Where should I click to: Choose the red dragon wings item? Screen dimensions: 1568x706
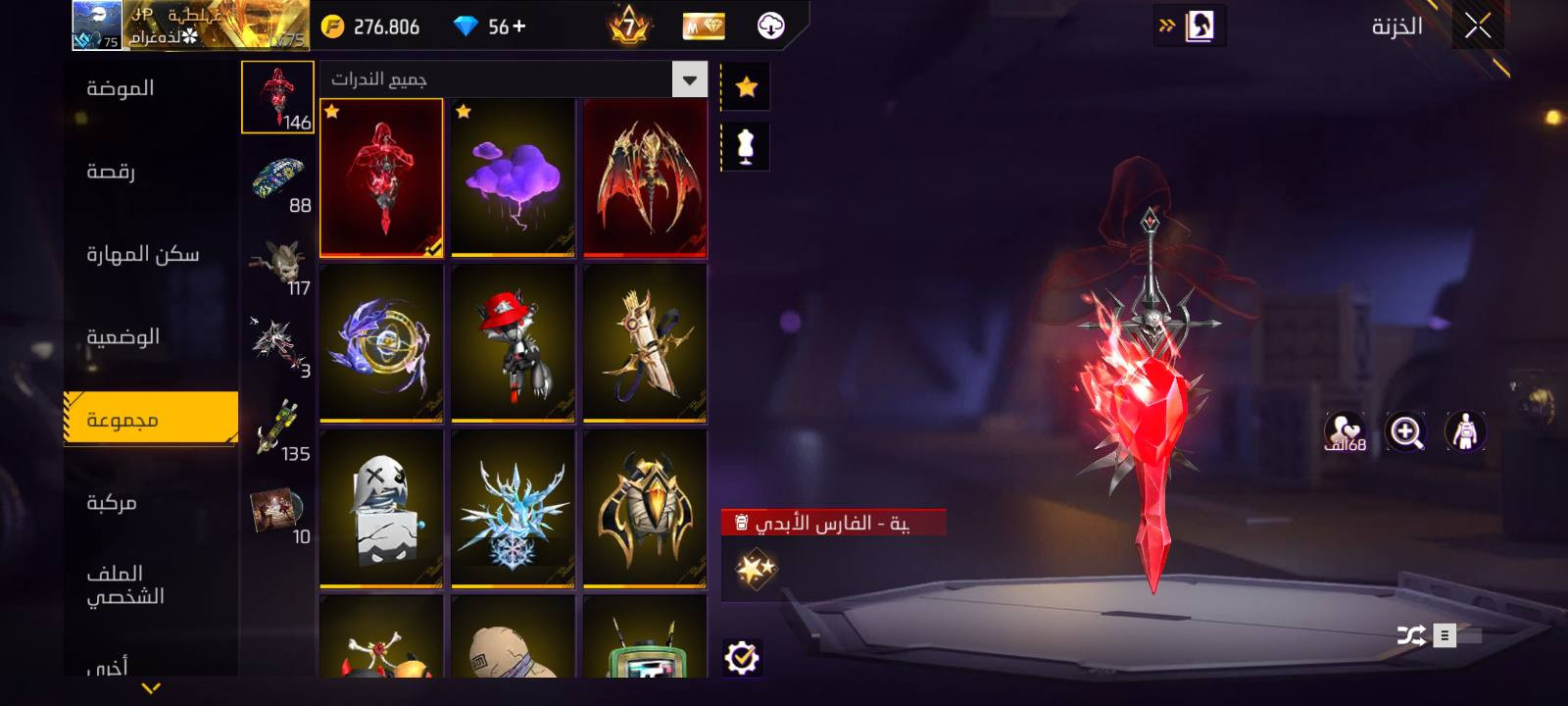(x=645, y=178)
